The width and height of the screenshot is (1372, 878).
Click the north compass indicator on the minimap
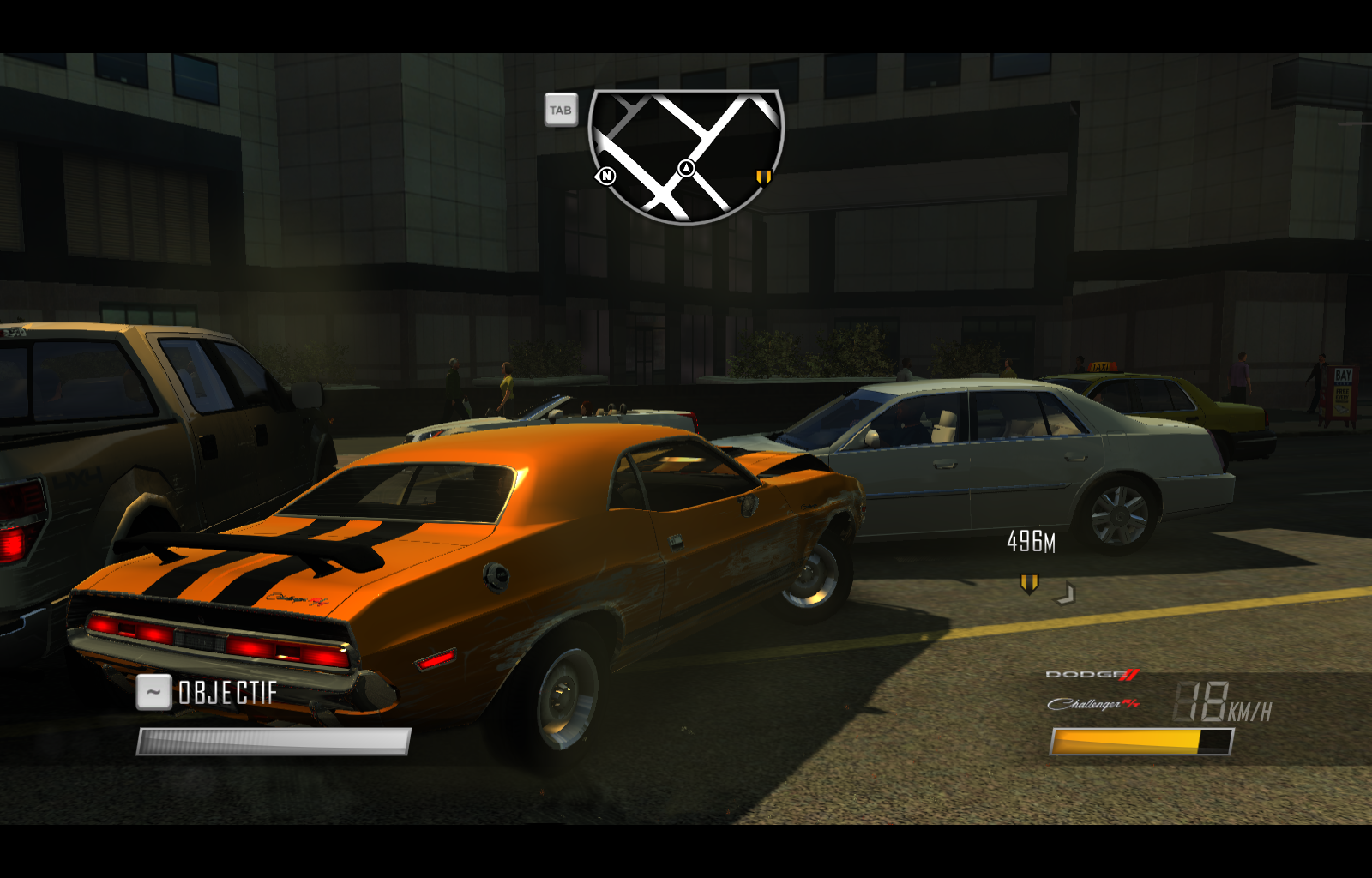click(x=607, y=175)
